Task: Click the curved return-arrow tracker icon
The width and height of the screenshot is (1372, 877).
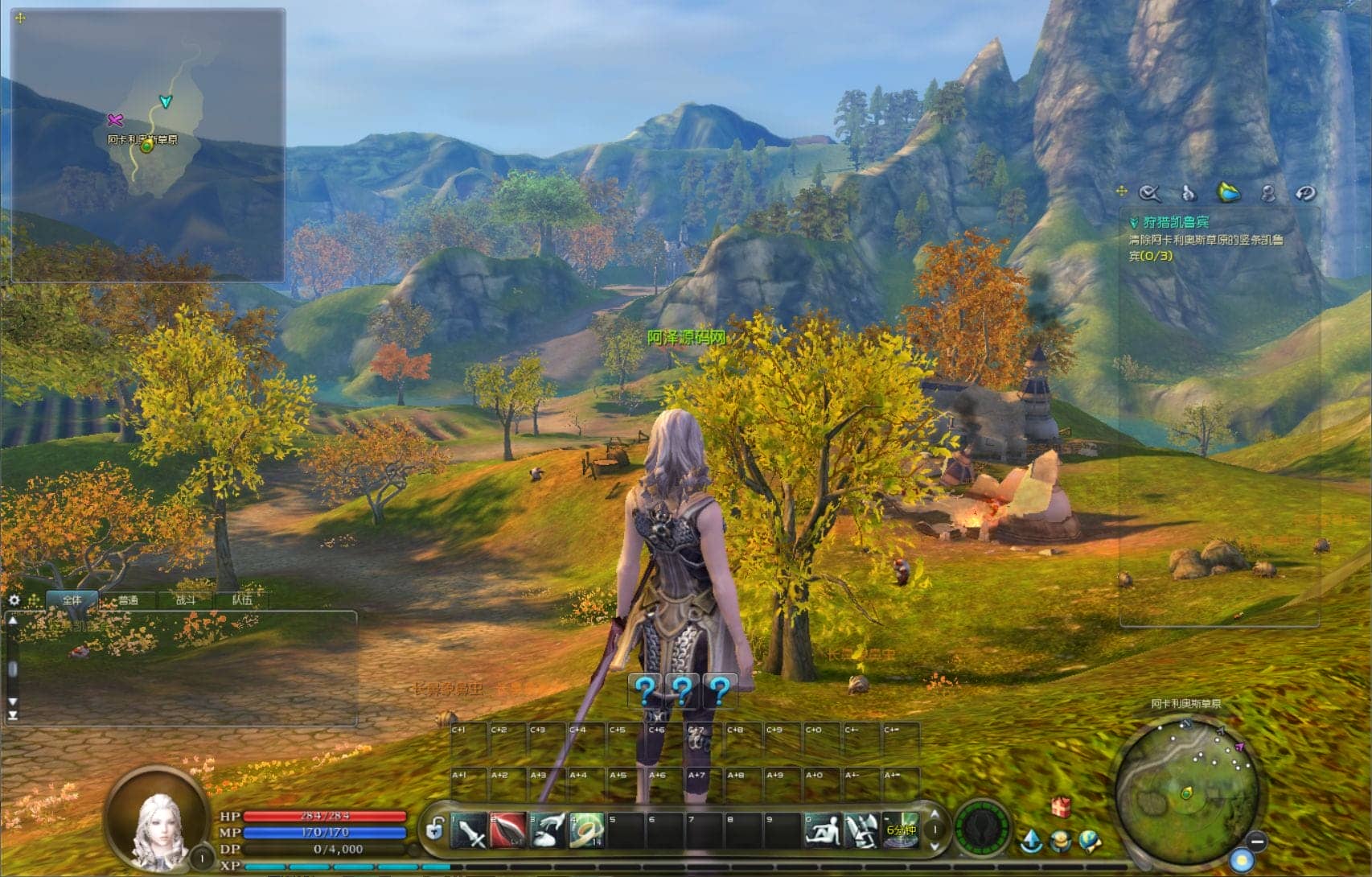Action: click(1304, 193)
